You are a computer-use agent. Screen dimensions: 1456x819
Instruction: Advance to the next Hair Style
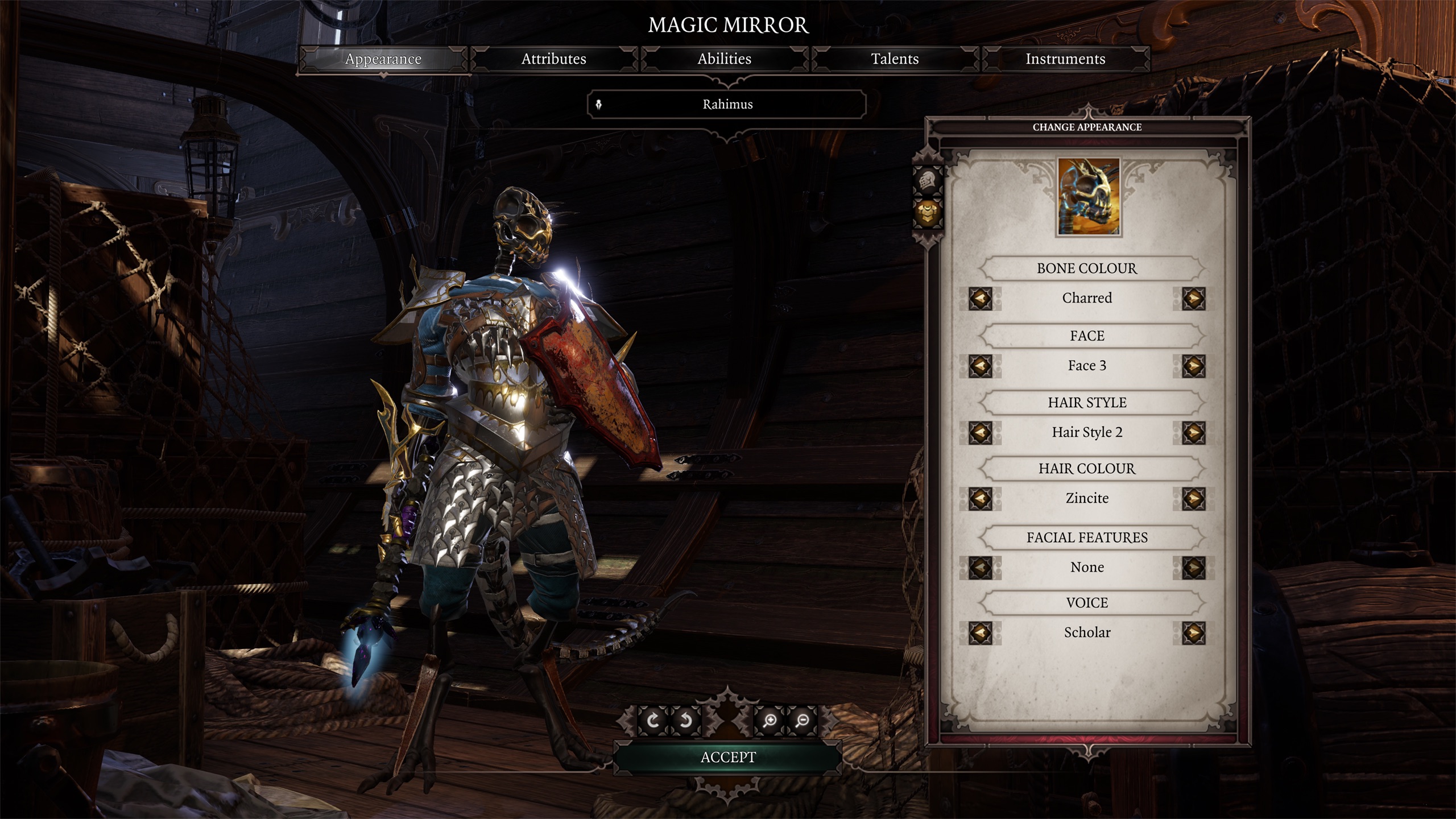pyautogui.click(x=1193, y=433)
